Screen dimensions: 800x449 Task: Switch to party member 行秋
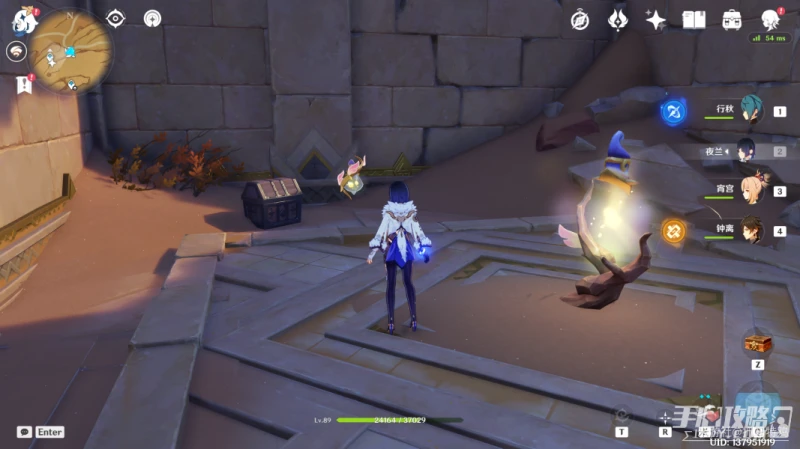(751, 112)
